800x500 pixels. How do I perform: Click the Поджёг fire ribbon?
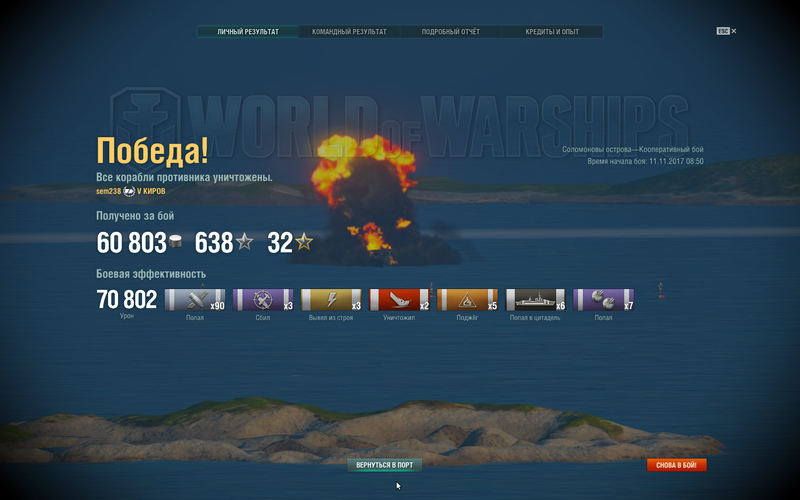tap(468, 300)
